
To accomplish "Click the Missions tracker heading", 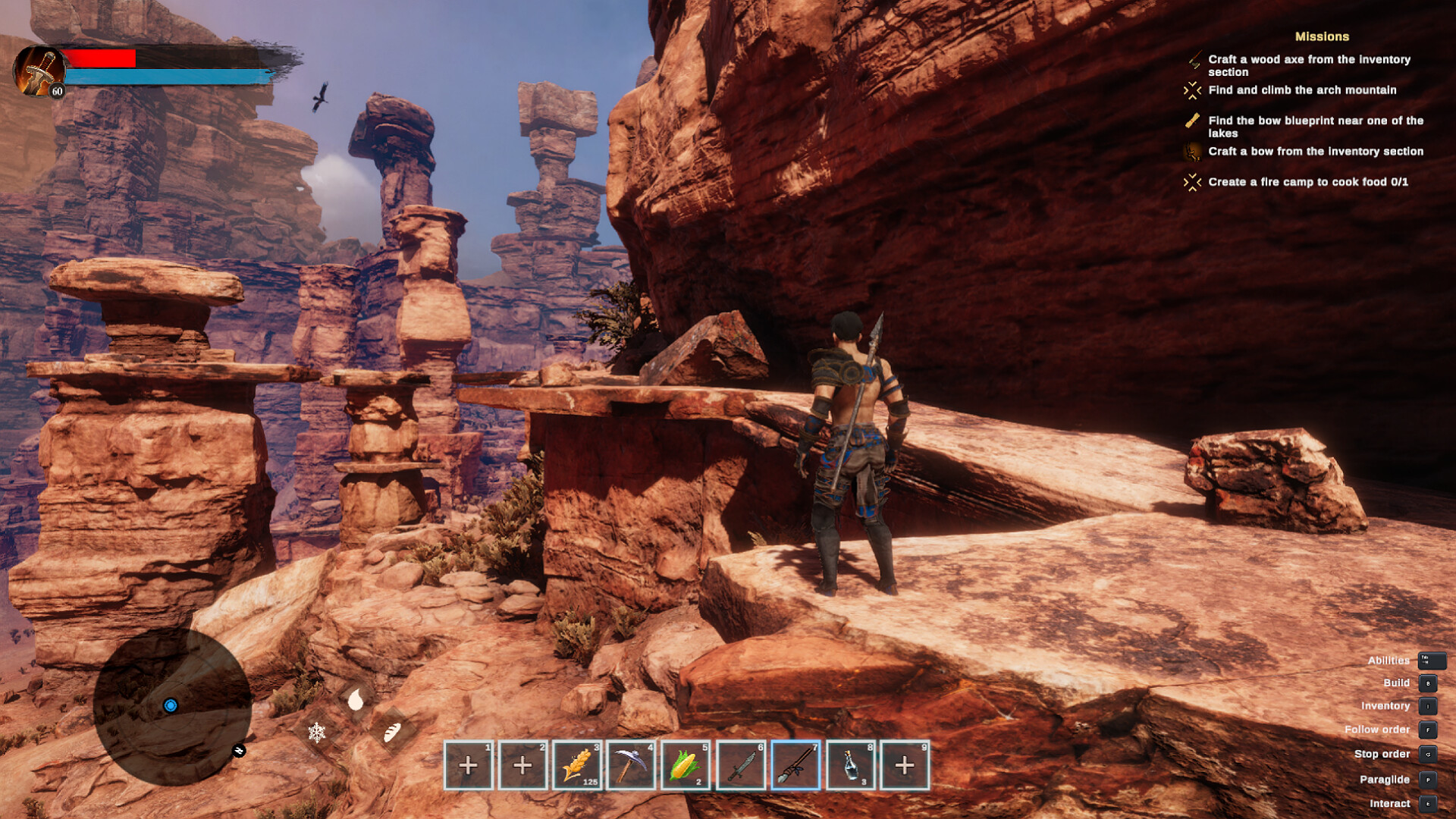I will 1322,36.
